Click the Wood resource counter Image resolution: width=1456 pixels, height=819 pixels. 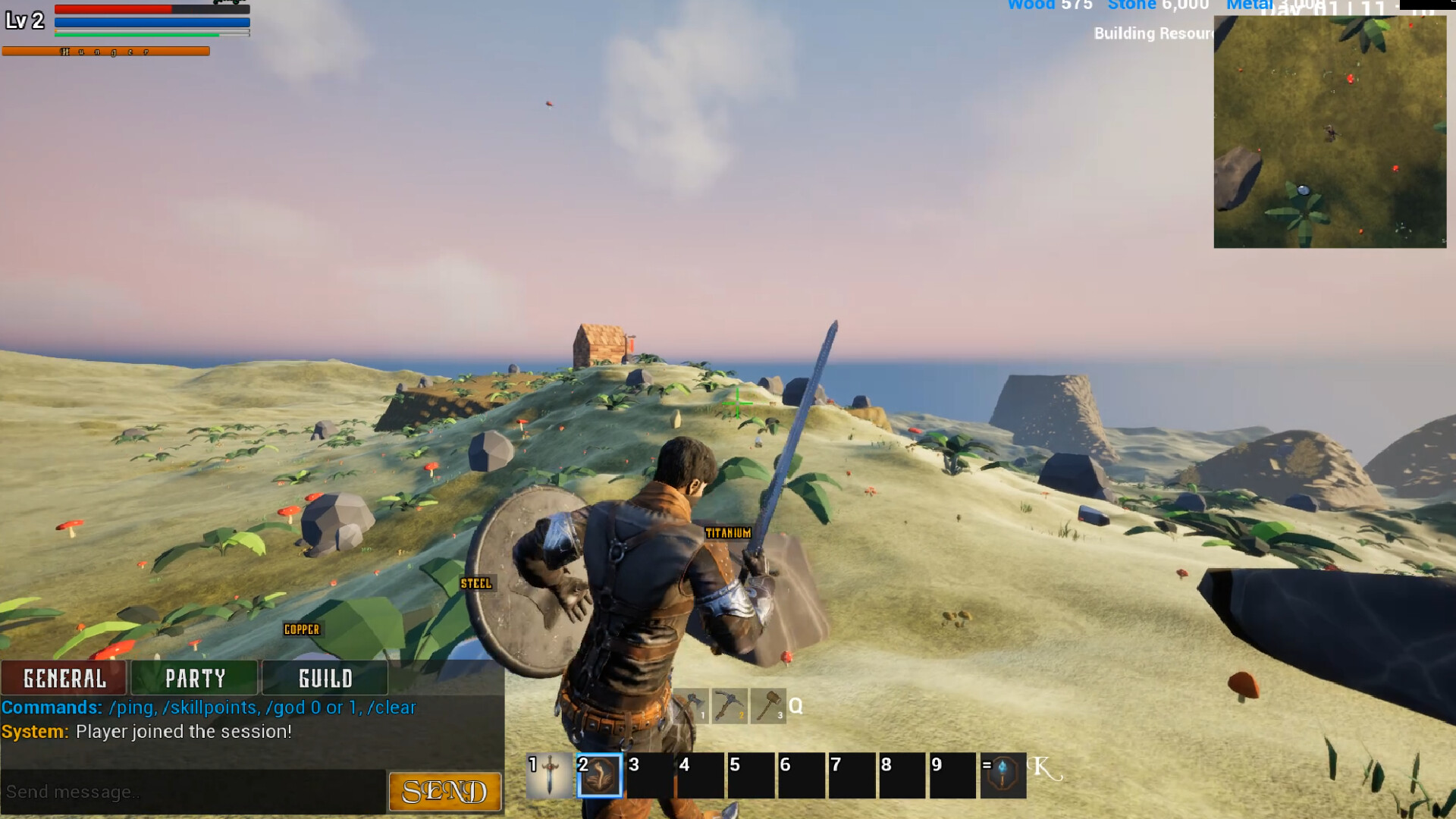point(1050,6)
